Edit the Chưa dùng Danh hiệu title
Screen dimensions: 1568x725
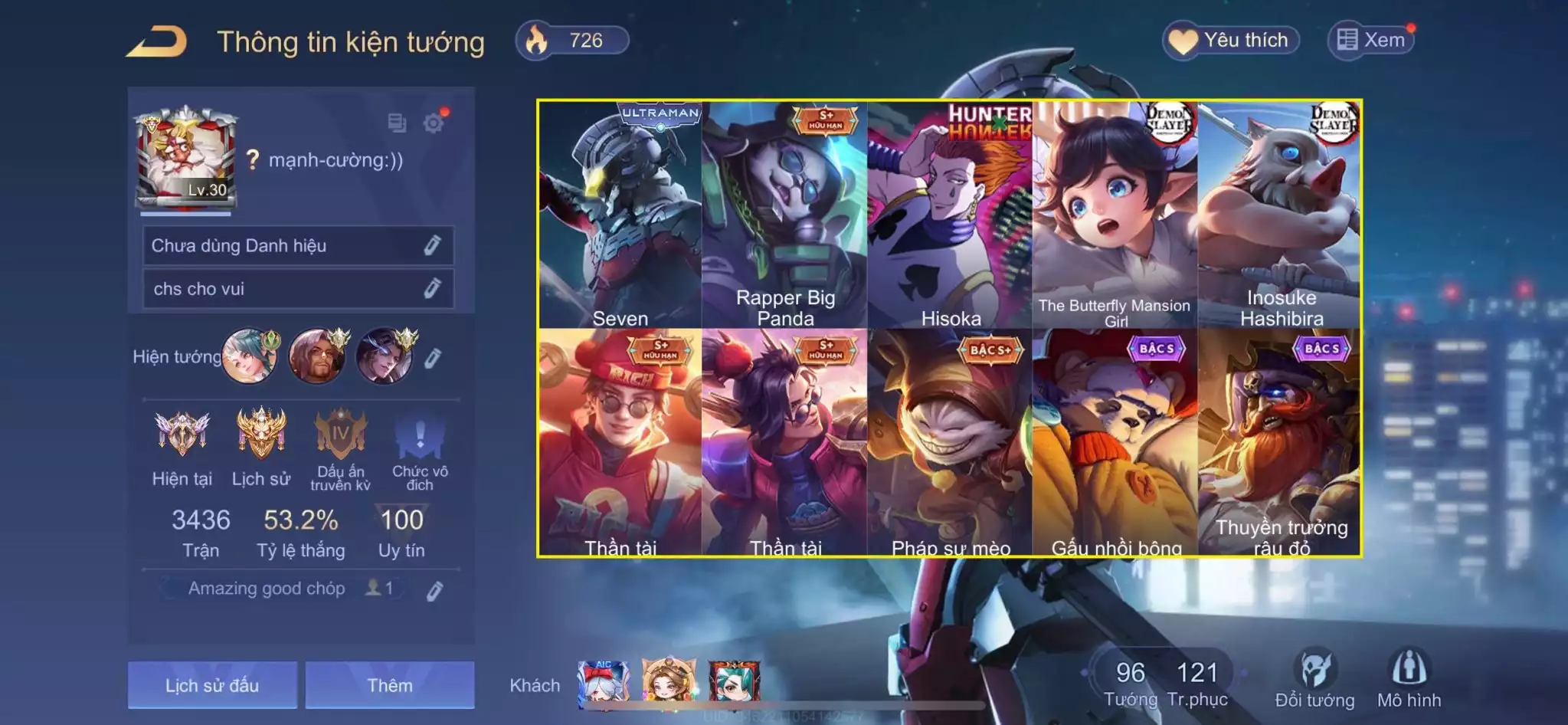(x=432, y=245)
